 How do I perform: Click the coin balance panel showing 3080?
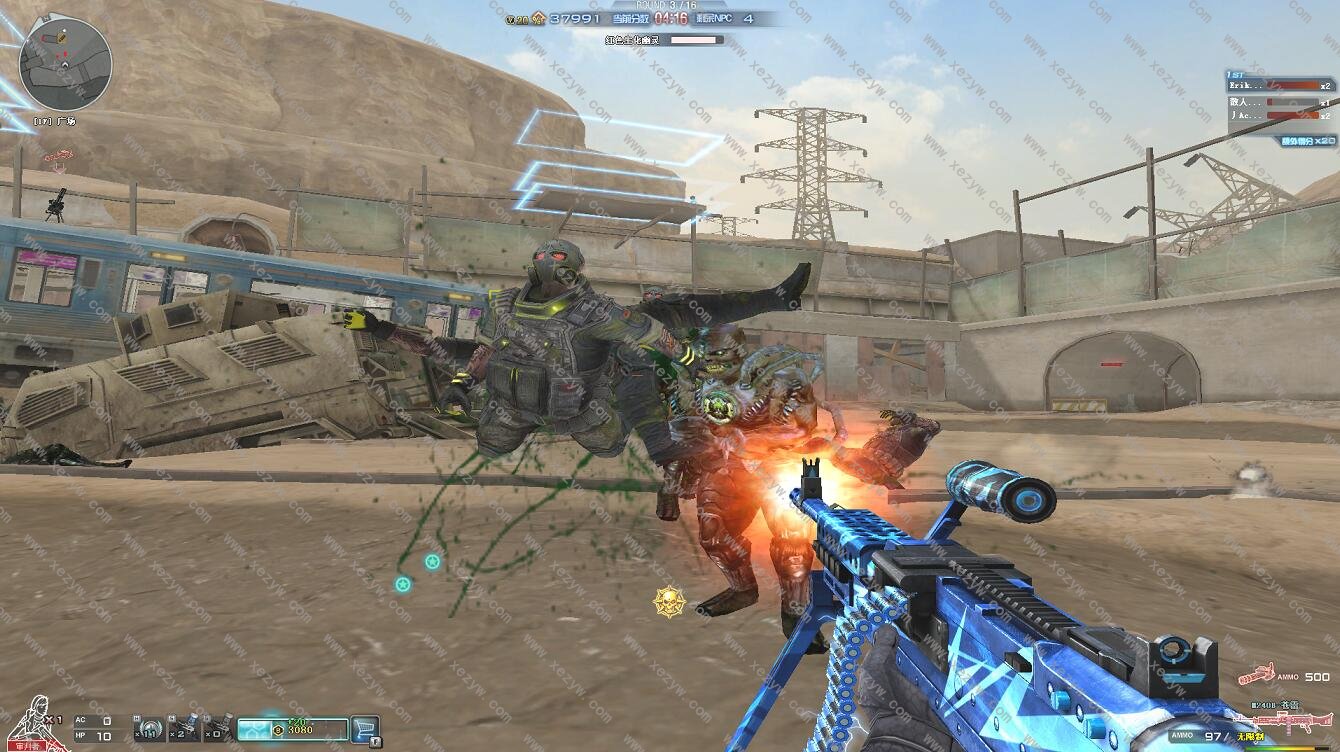point(293,729)
